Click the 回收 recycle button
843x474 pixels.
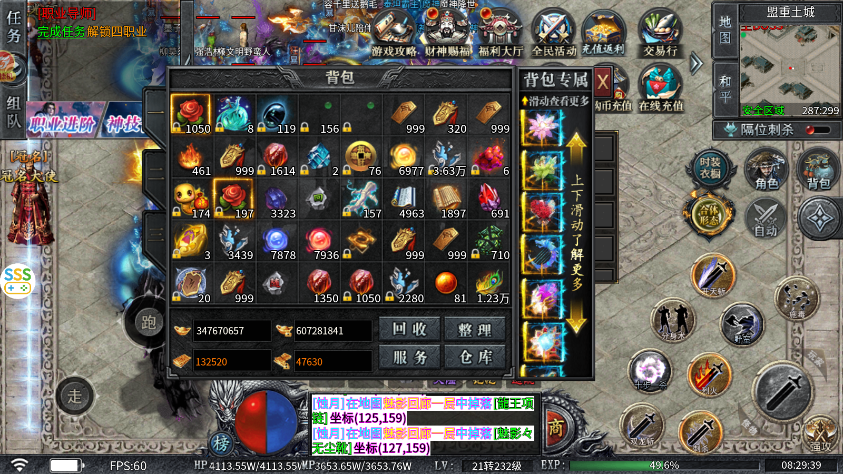click(x=410, y=329)
